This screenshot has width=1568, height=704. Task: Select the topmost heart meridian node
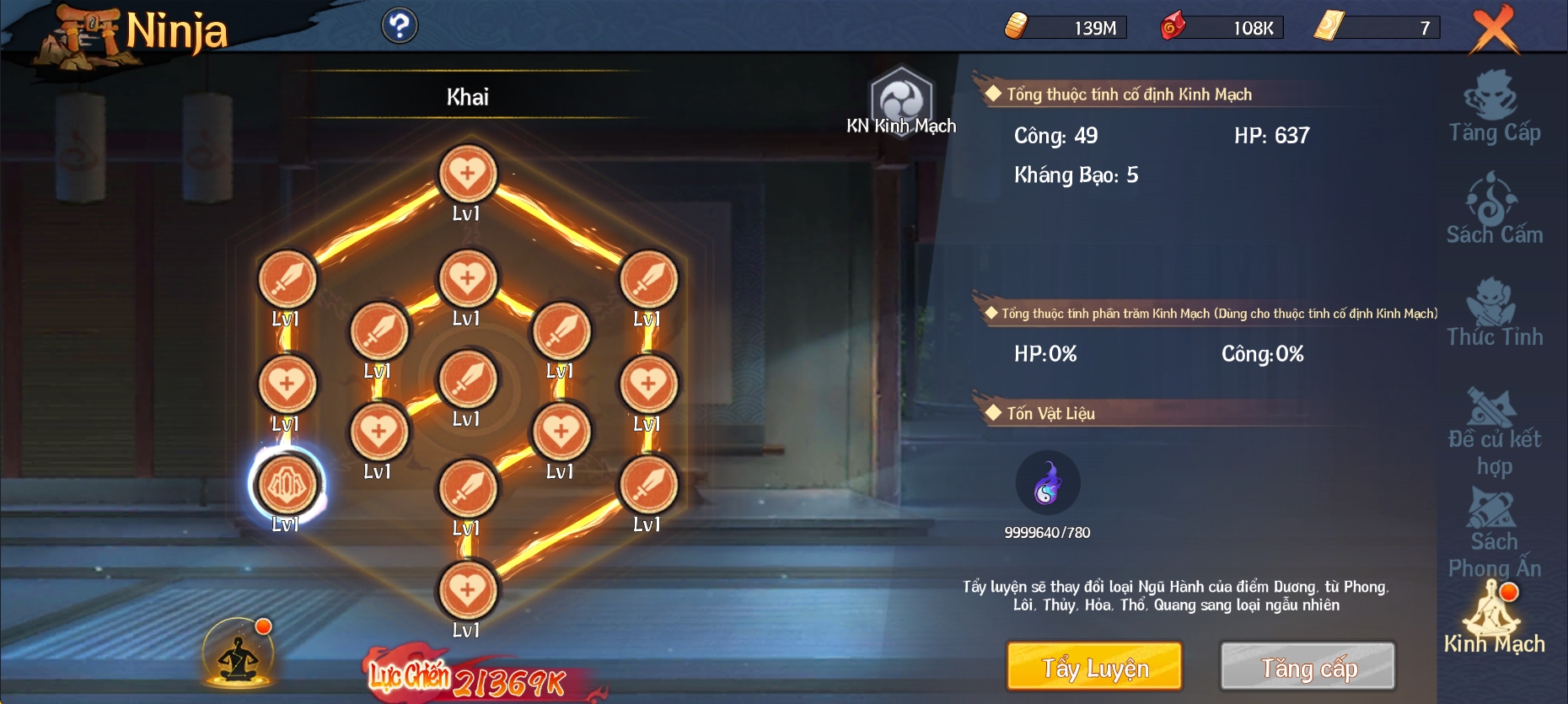click(468, 175)
